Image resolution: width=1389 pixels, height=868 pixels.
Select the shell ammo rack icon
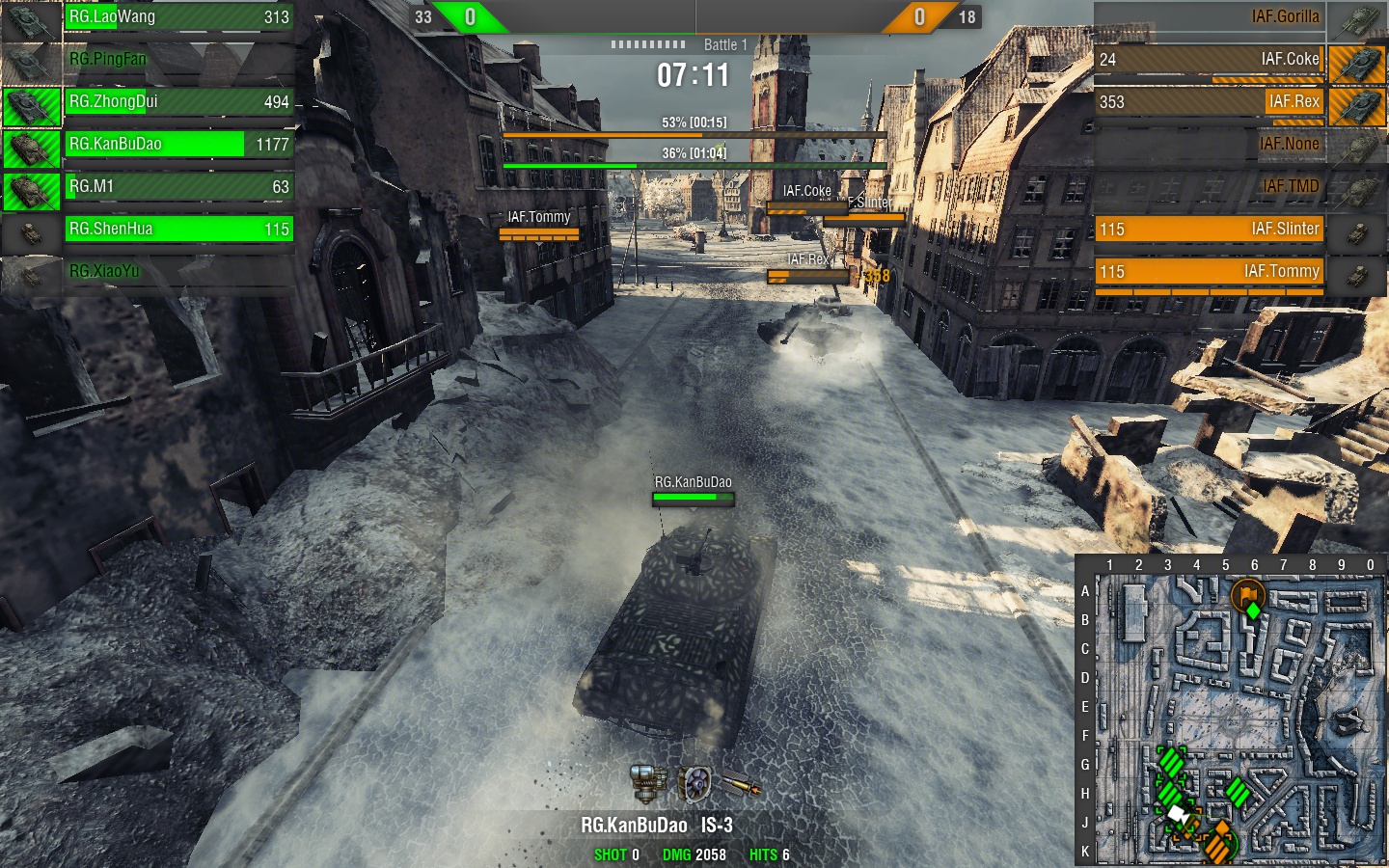click(x=741, y=786)
